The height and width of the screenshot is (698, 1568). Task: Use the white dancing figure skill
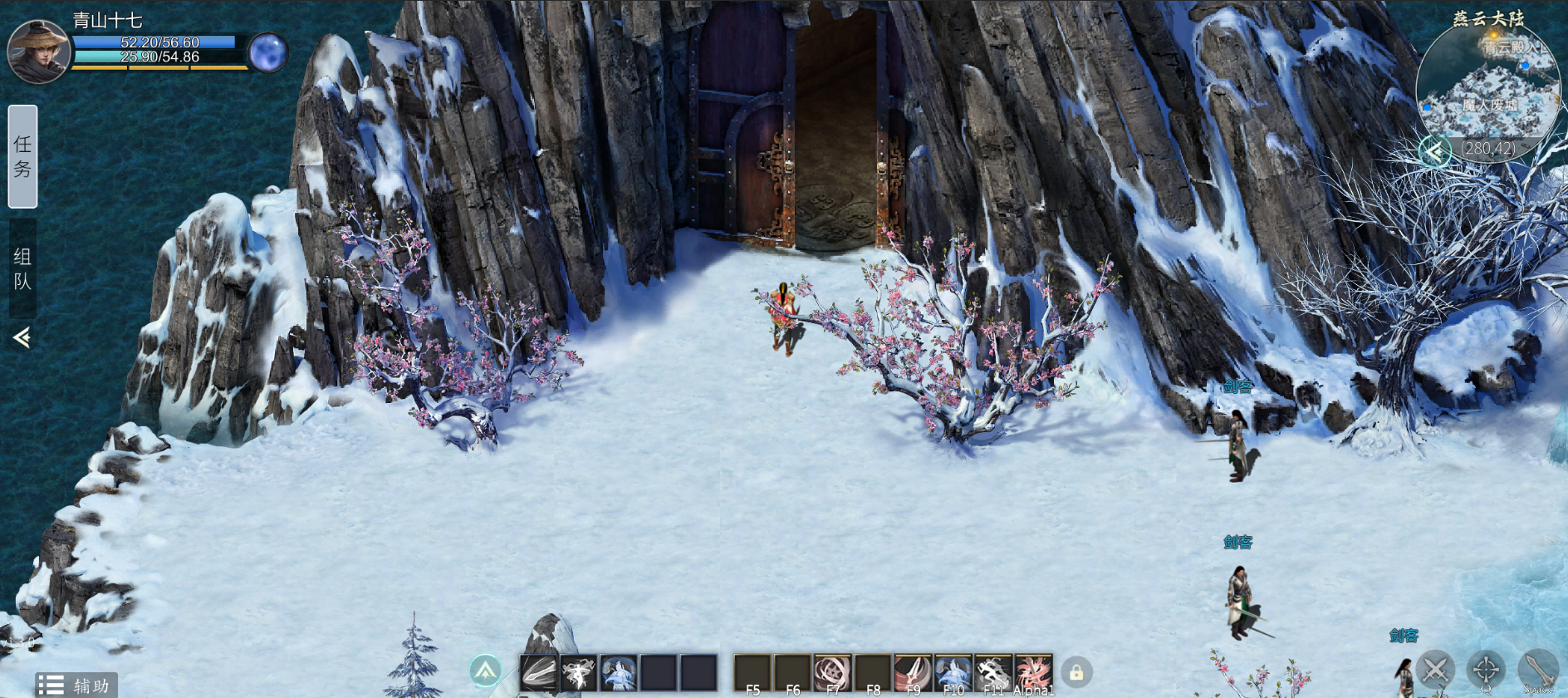click(x=578, y=672)
